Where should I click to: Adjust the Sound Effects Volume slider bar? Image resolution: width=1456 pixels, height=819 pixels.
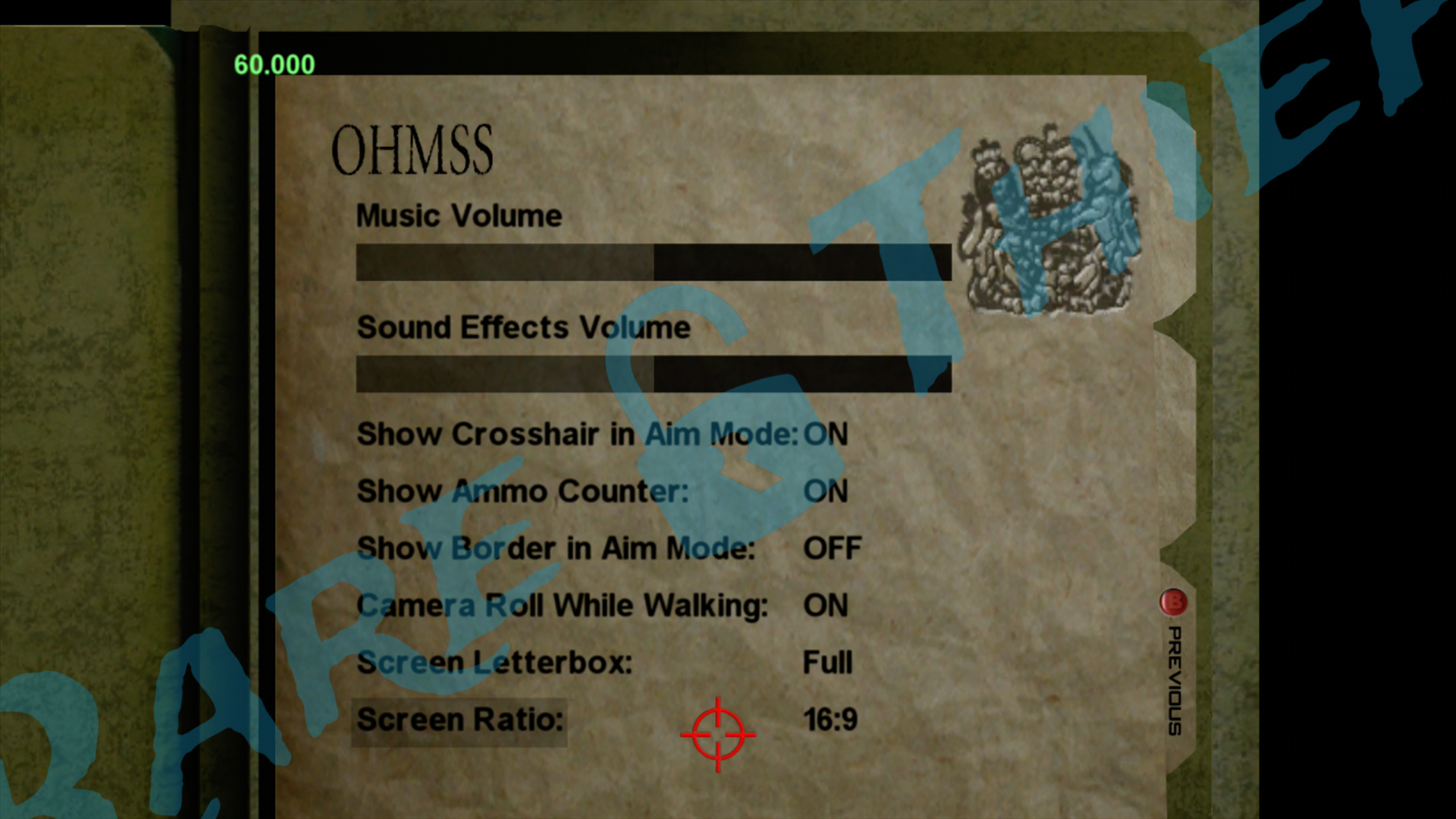coord(653,373)
